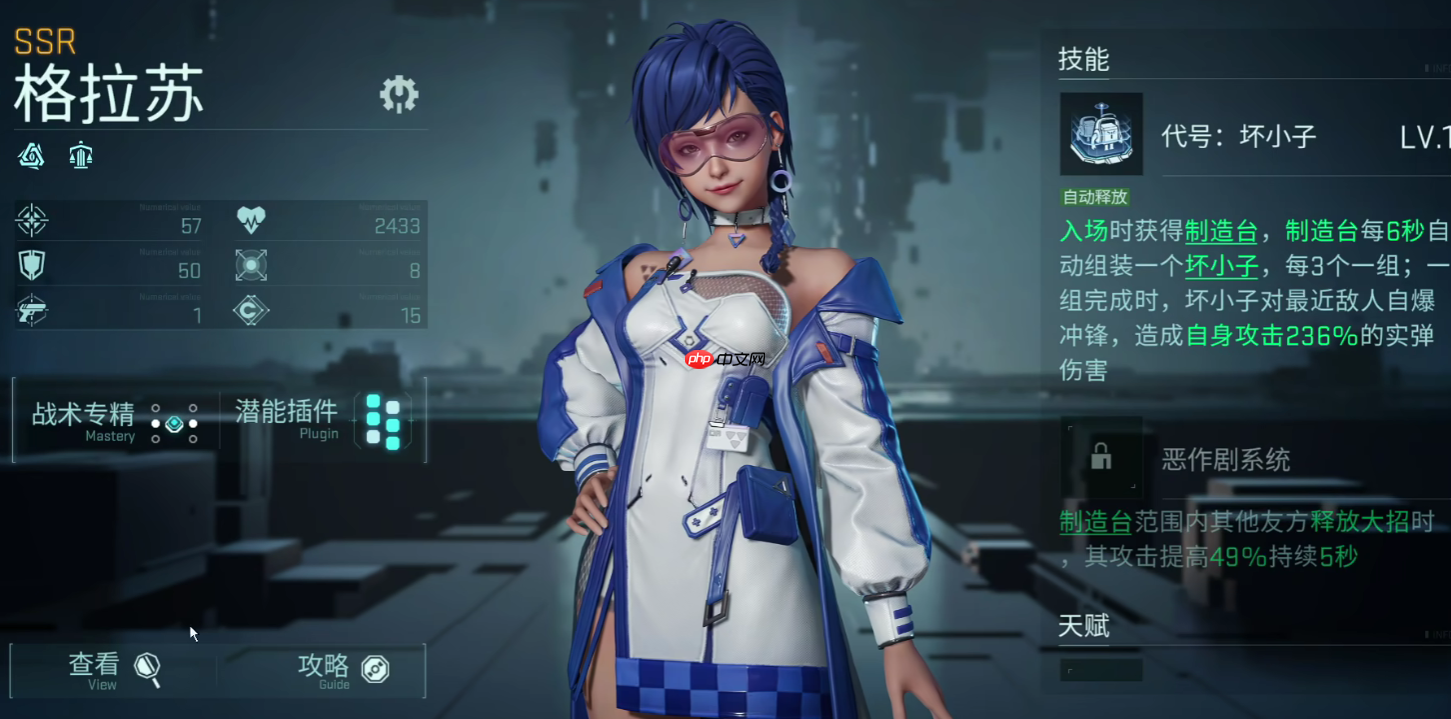
Task: Select the 代号：坏小子 skill icon
Action: click(x=1101, y=135)
